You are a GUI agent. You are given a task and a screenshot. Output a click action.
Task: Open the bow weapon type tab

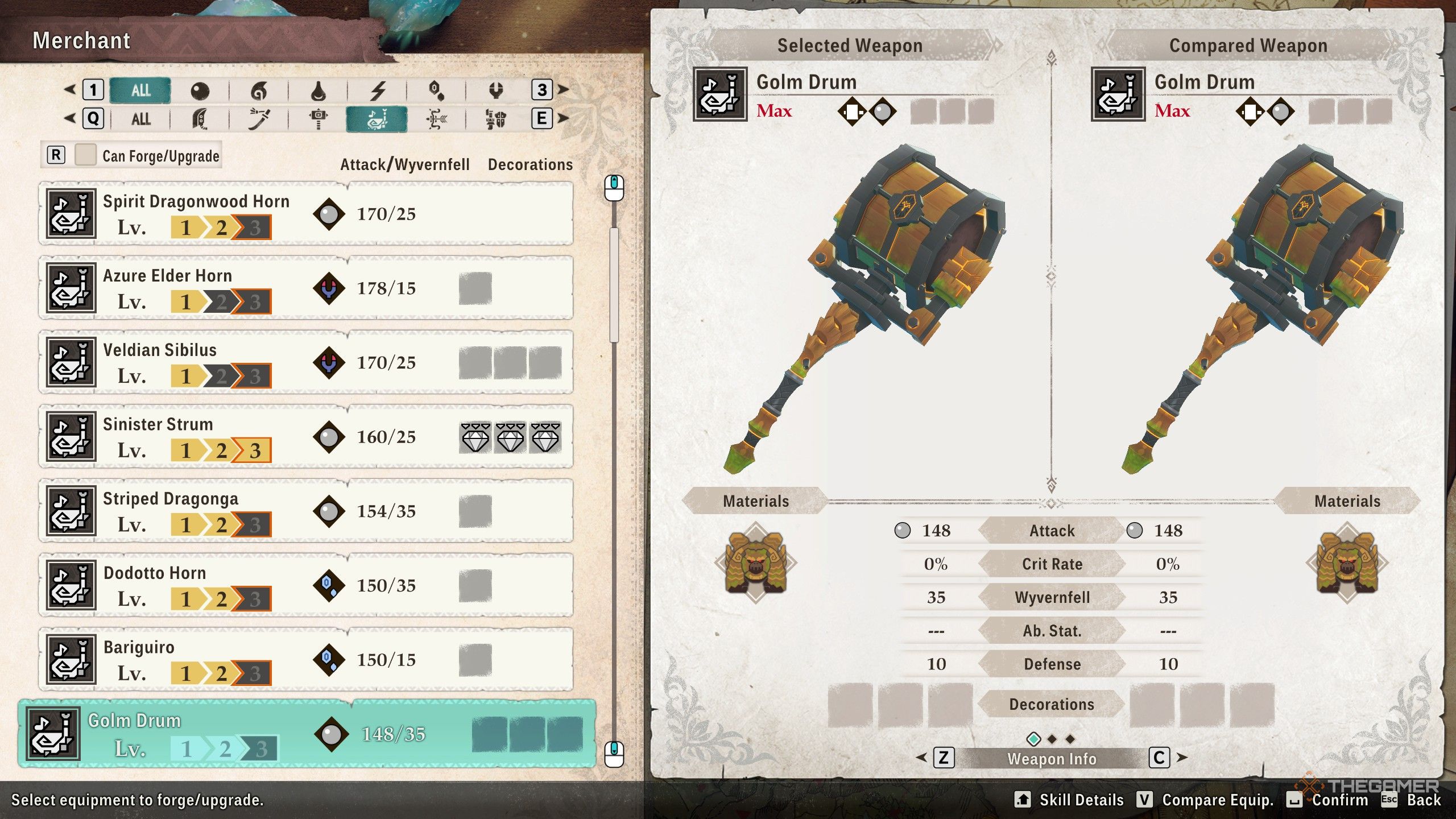point(436,119)
